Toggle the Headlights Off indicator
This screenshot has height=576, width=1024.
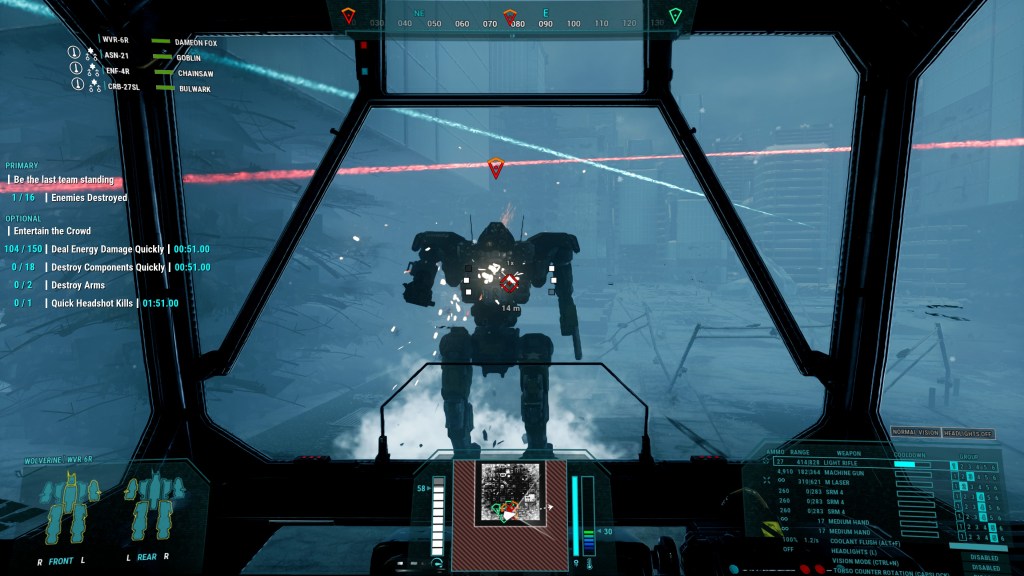(969, 433)
